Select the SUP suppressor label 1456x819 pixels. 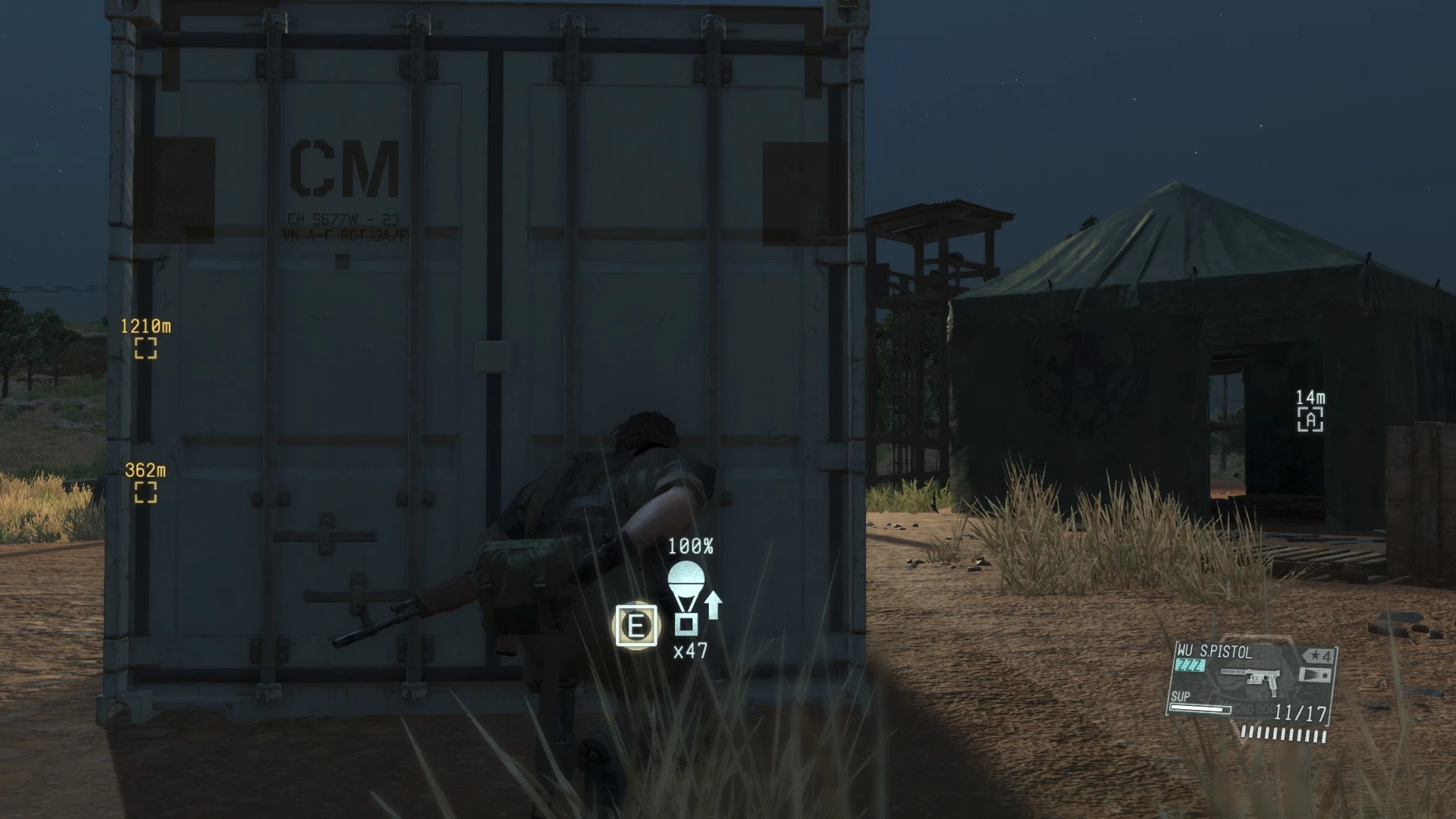pyautogui.click(x=1180, y=695)
